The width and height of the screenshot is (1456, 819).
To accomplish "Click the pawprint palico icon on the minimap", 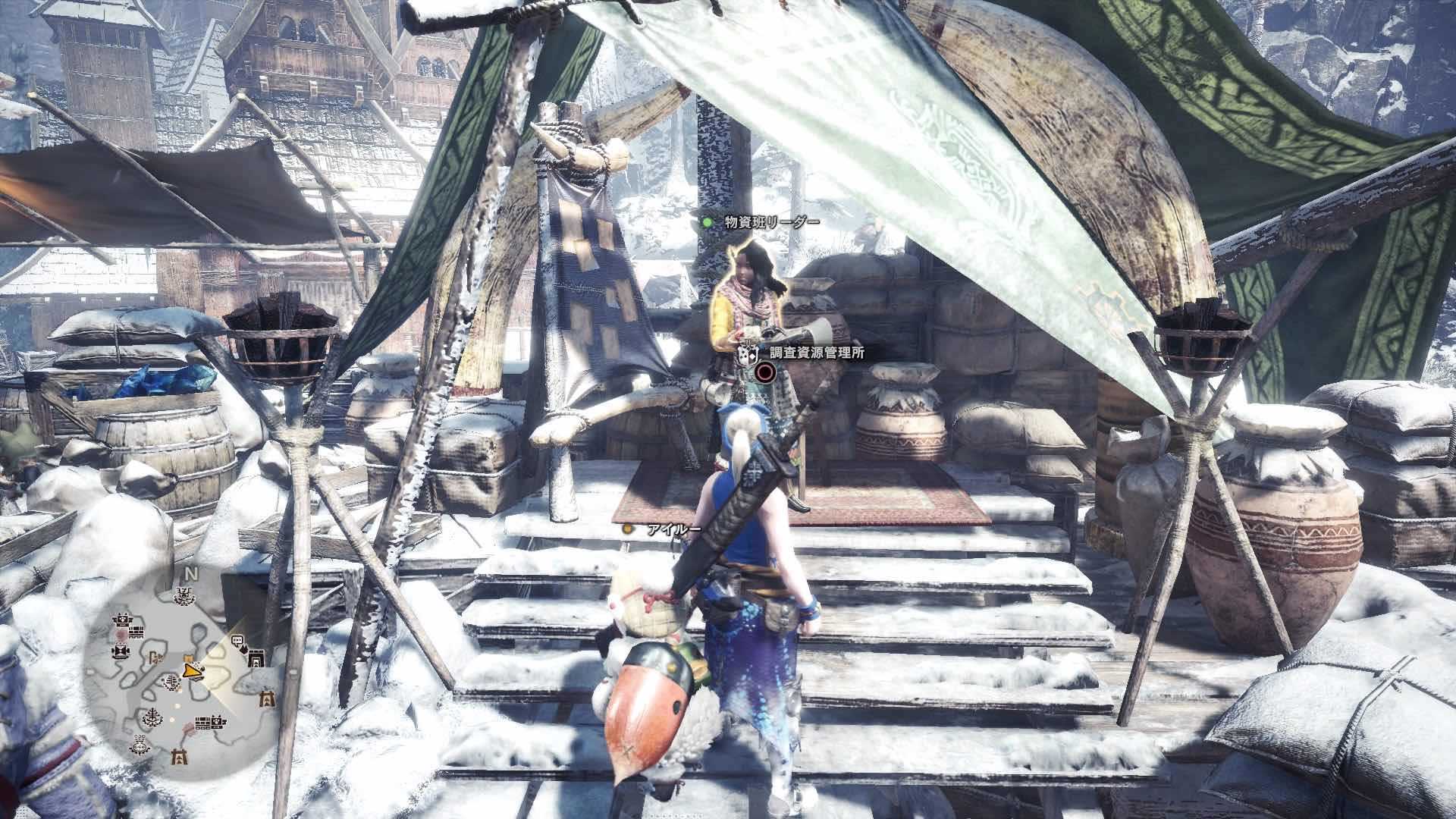I will pyautogui.click(x=217, y=721).
